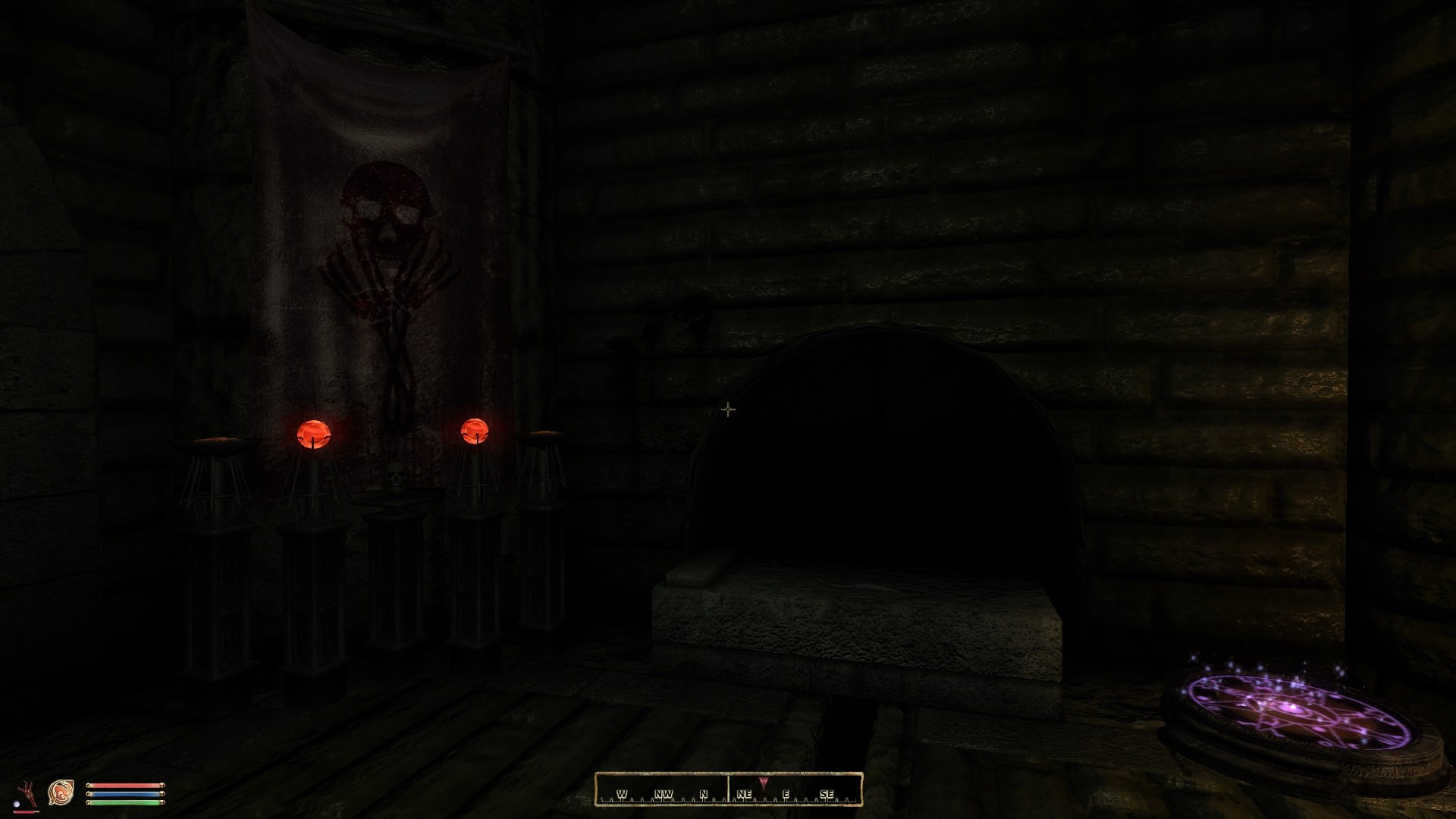Click the weapon charge meter below weapon icon

point(26,812)
